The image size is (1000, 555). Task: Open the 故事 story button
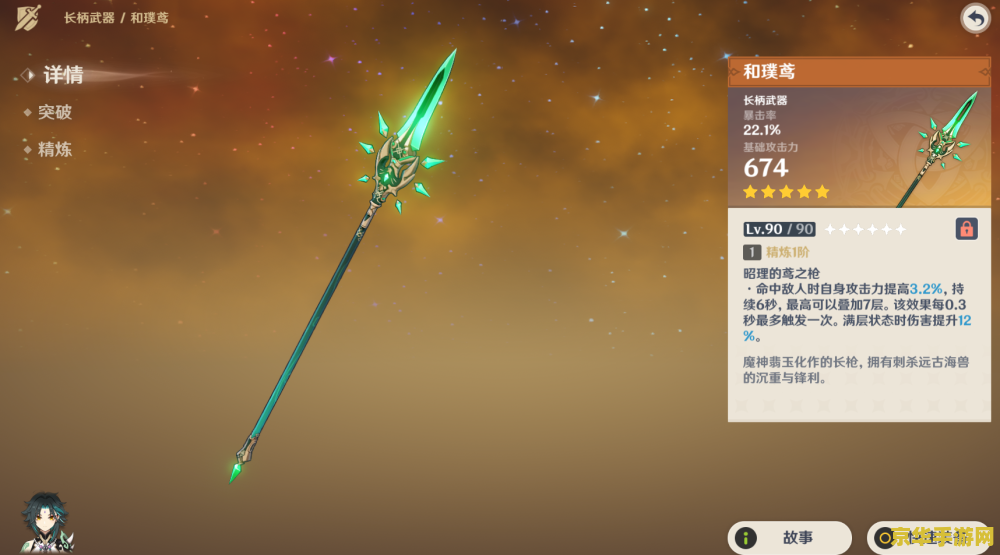789,538
